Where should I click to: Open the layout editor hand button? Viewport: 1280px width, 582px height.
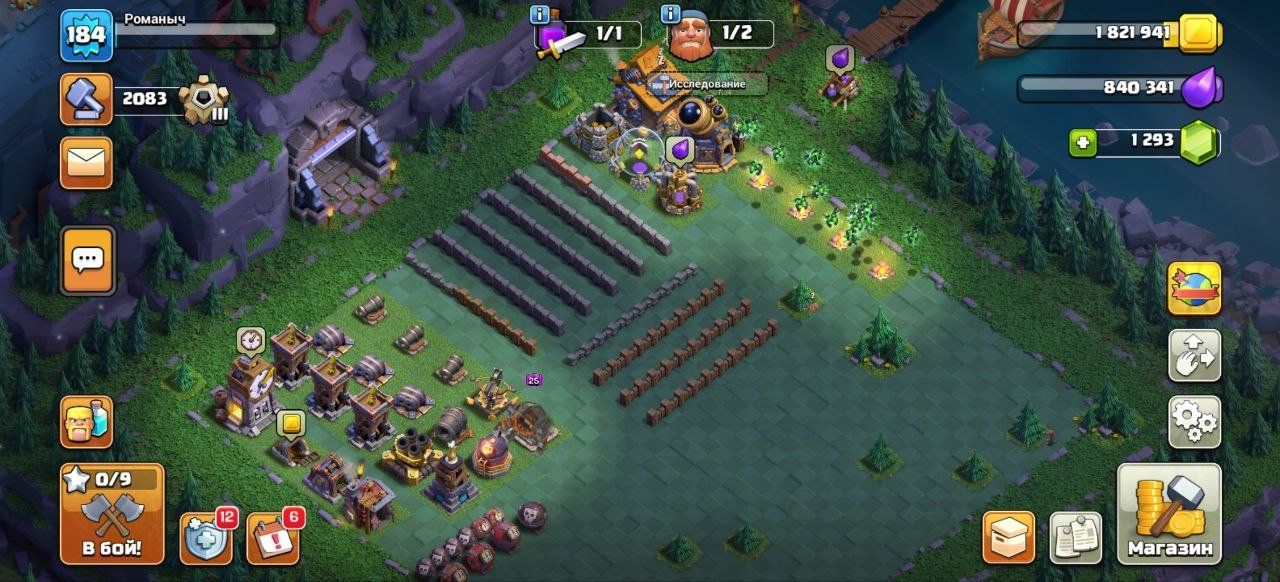pyautogui.click(x=1194, y=355)
